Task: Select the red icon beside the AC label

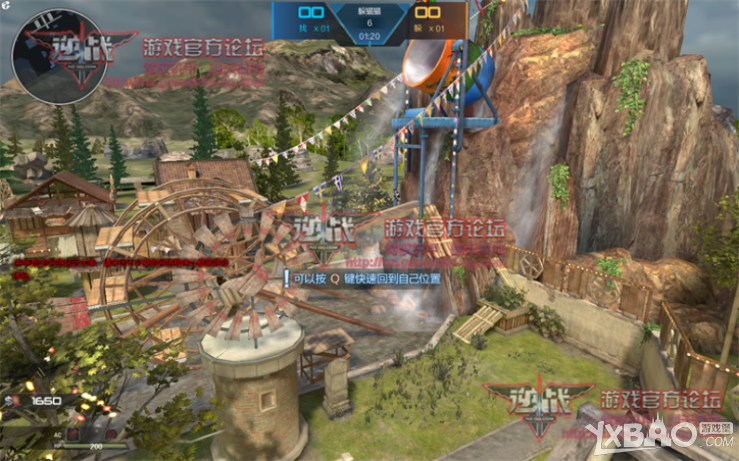Action: (74, 433)
